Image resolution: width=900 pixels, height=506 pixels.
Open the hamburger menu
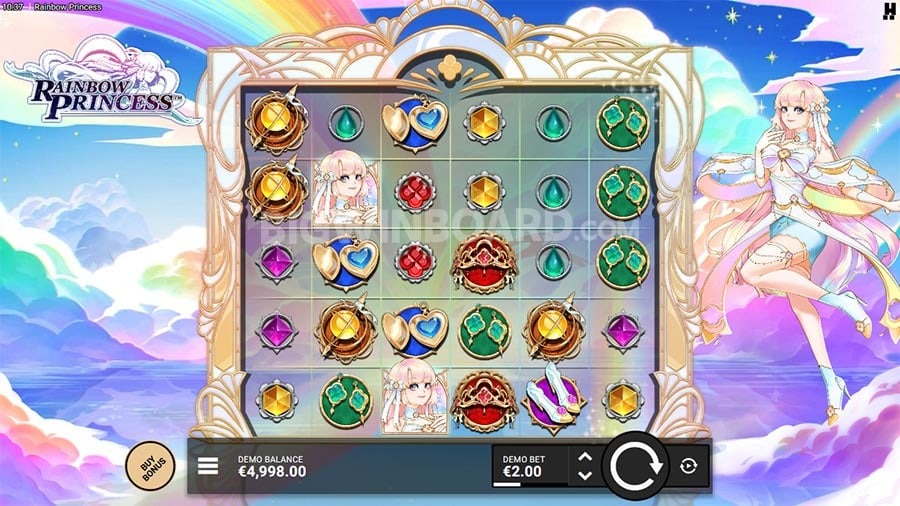pyautogui.click(x=208, y=465)
